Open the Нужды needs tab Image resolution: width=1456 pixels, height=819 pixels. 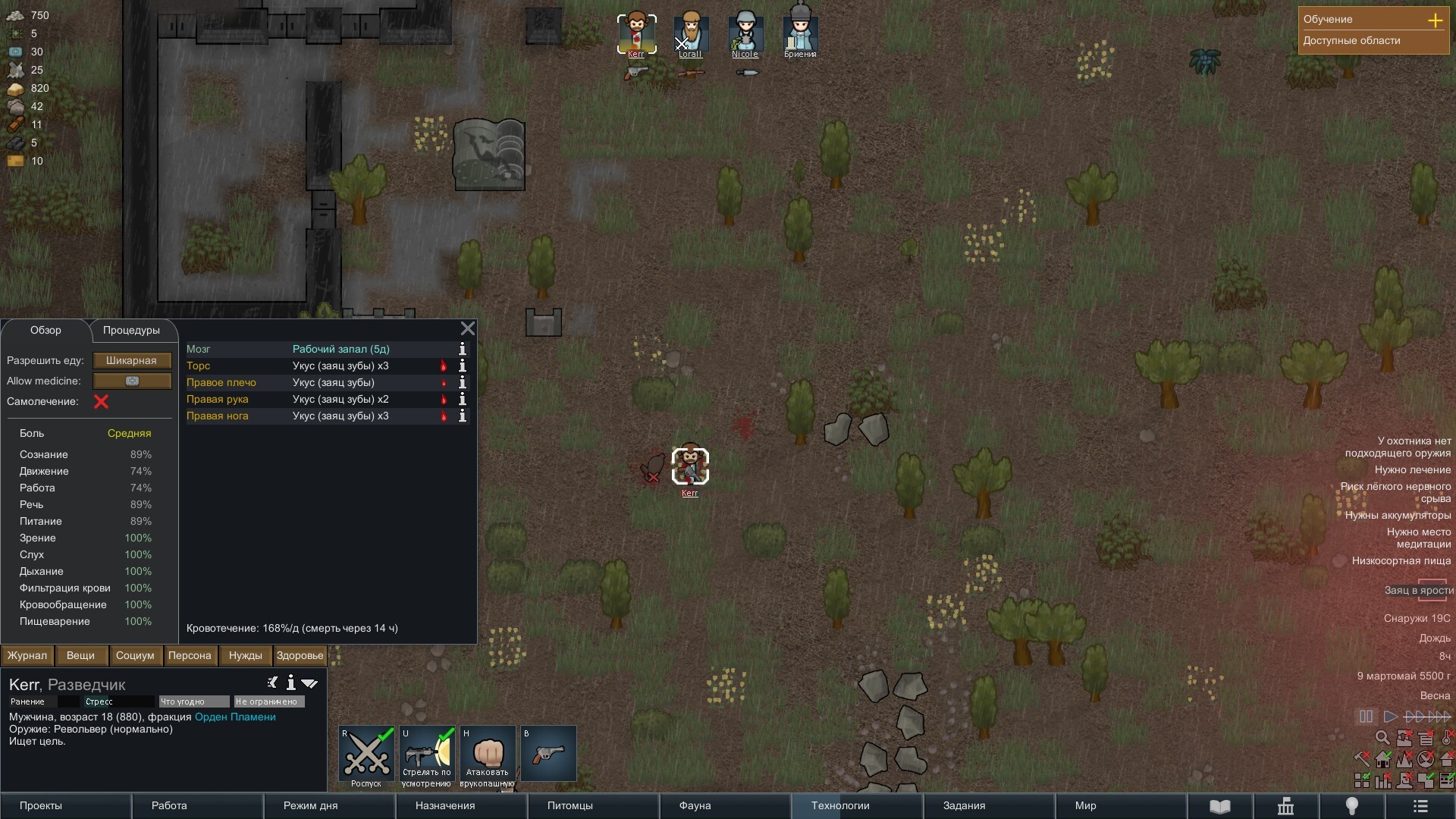click(245, 656)
